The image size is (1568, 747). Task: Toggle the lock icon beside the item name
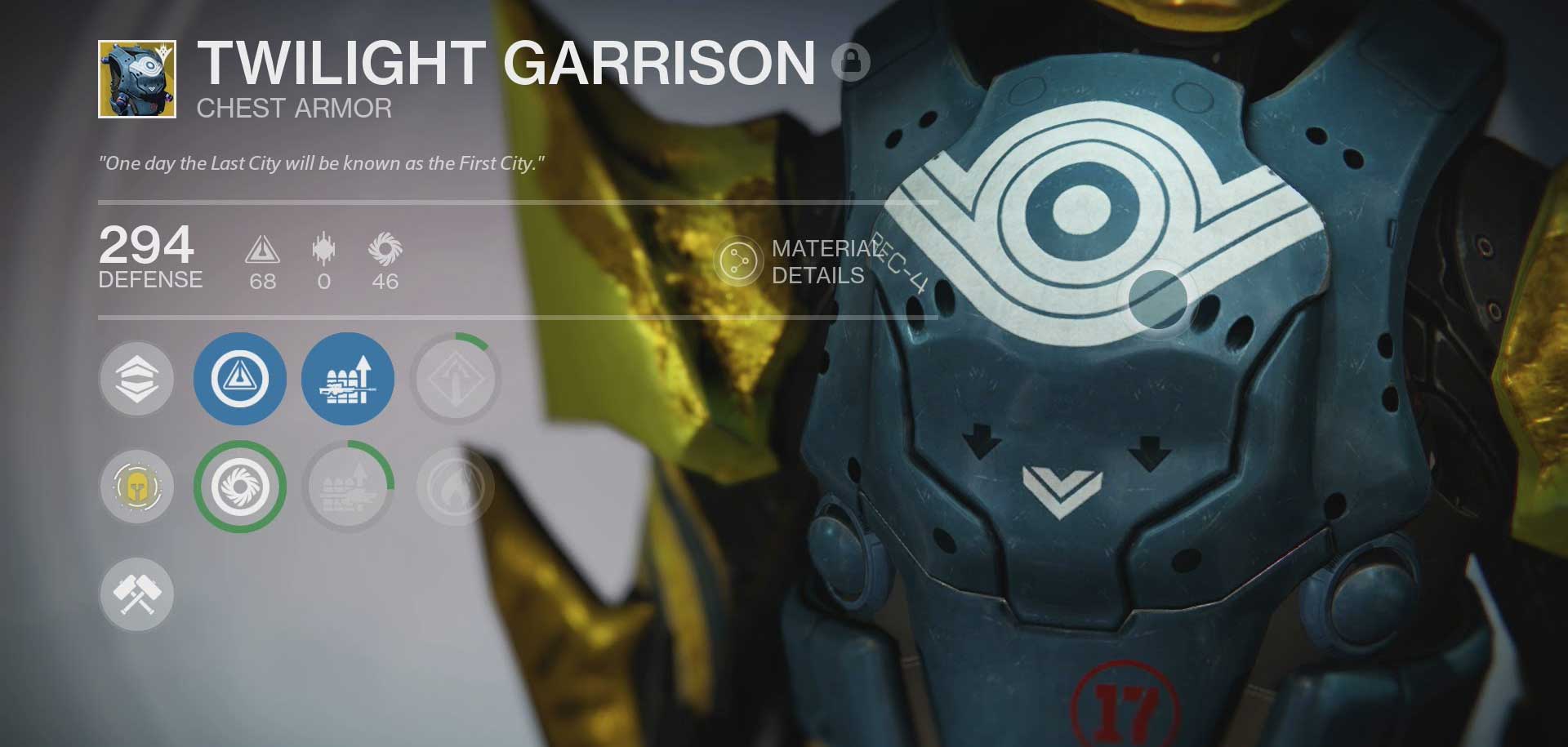(x=850, y=61)
